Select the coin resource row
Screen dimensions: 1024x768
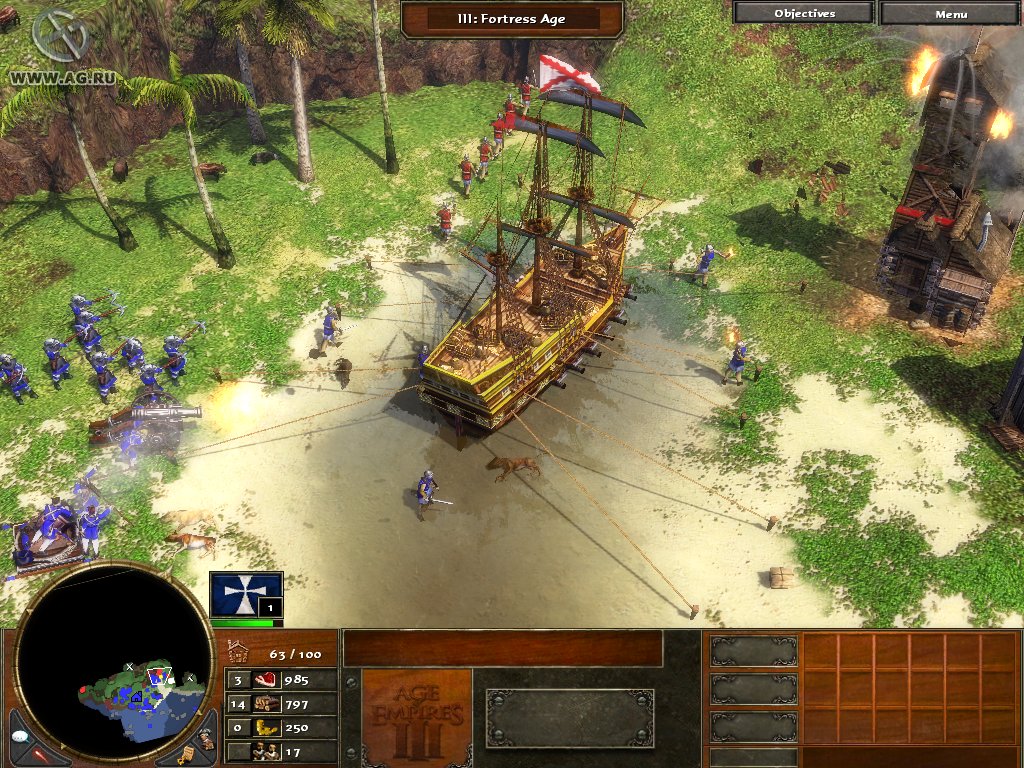tap(282, 728)
